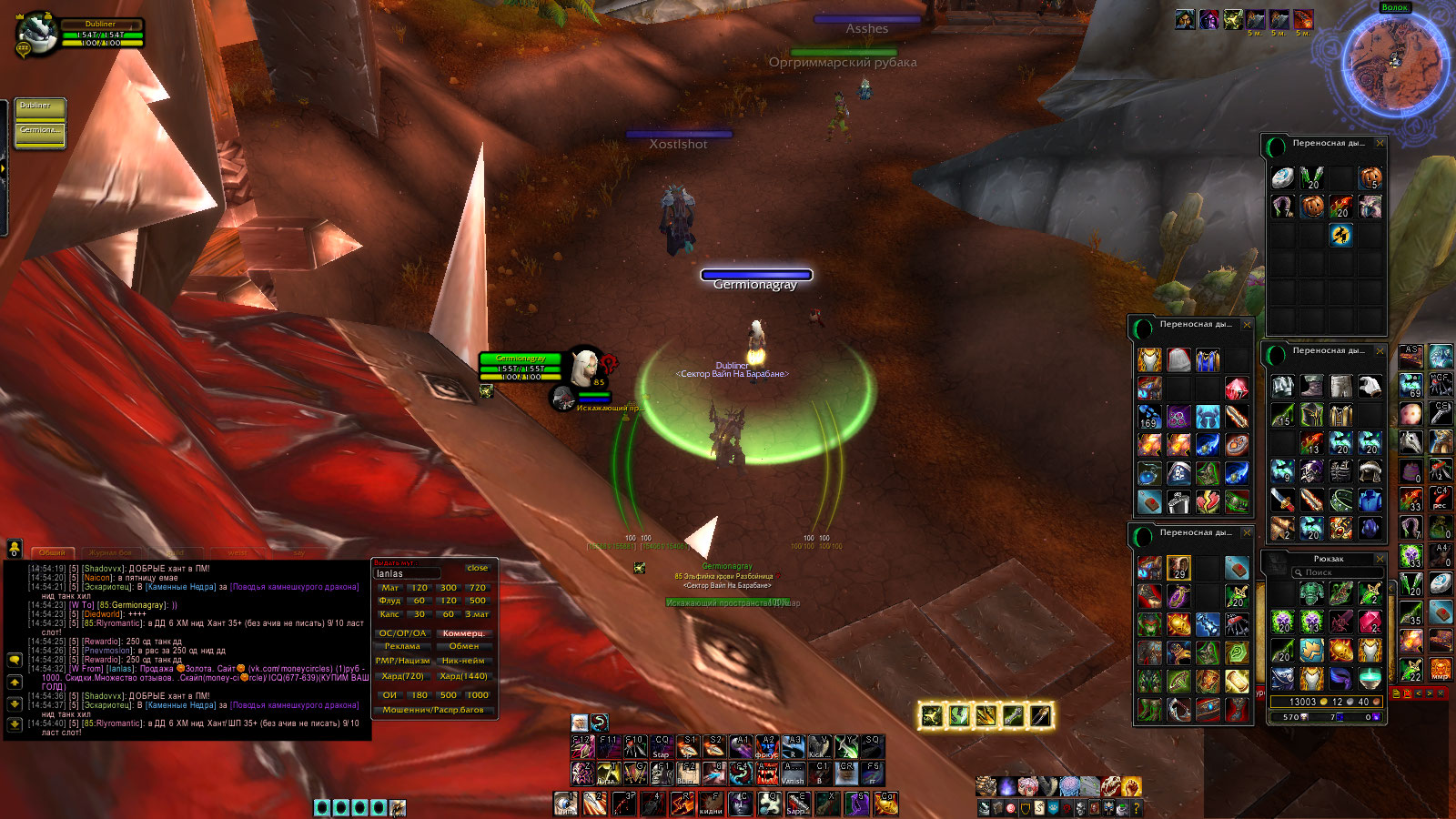Use the Kick ability icon
Screen dimensions: 1456x819
pos(819,747)
